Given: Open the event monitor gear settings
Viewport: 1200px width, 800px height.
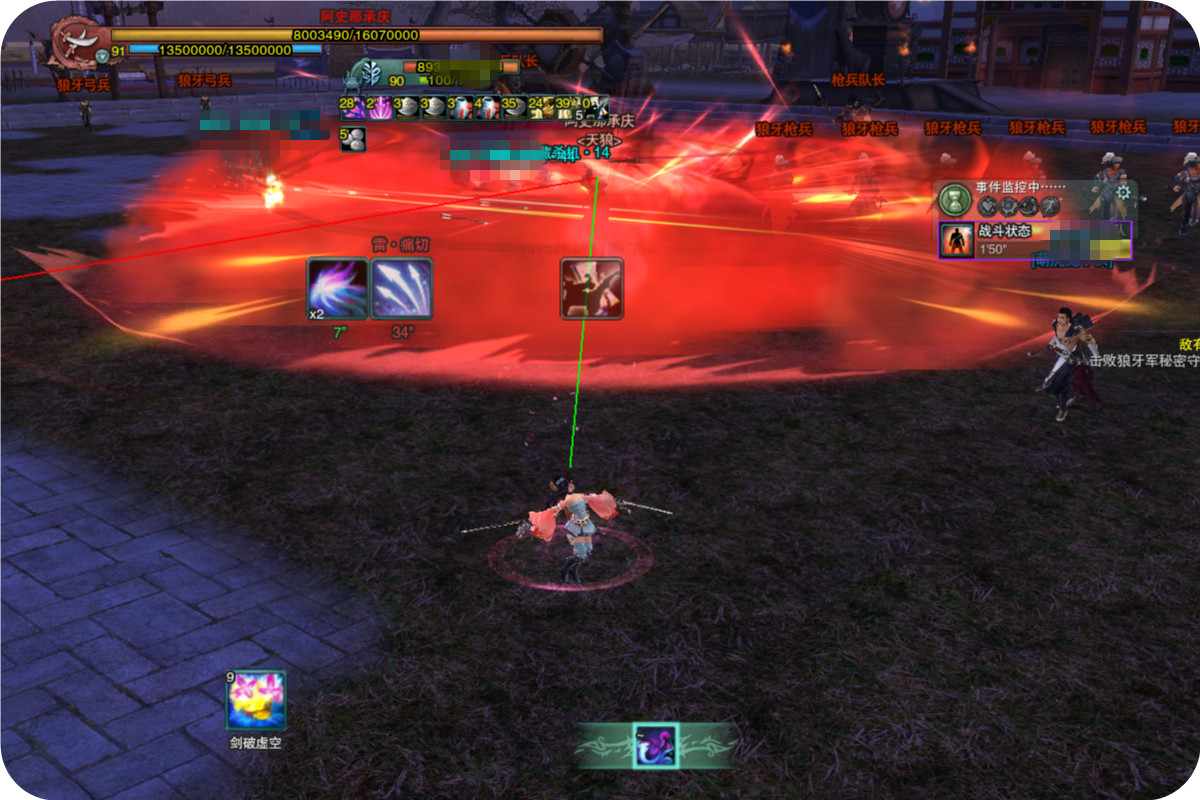Looking at the screenshot, I should coord(1123,192).
